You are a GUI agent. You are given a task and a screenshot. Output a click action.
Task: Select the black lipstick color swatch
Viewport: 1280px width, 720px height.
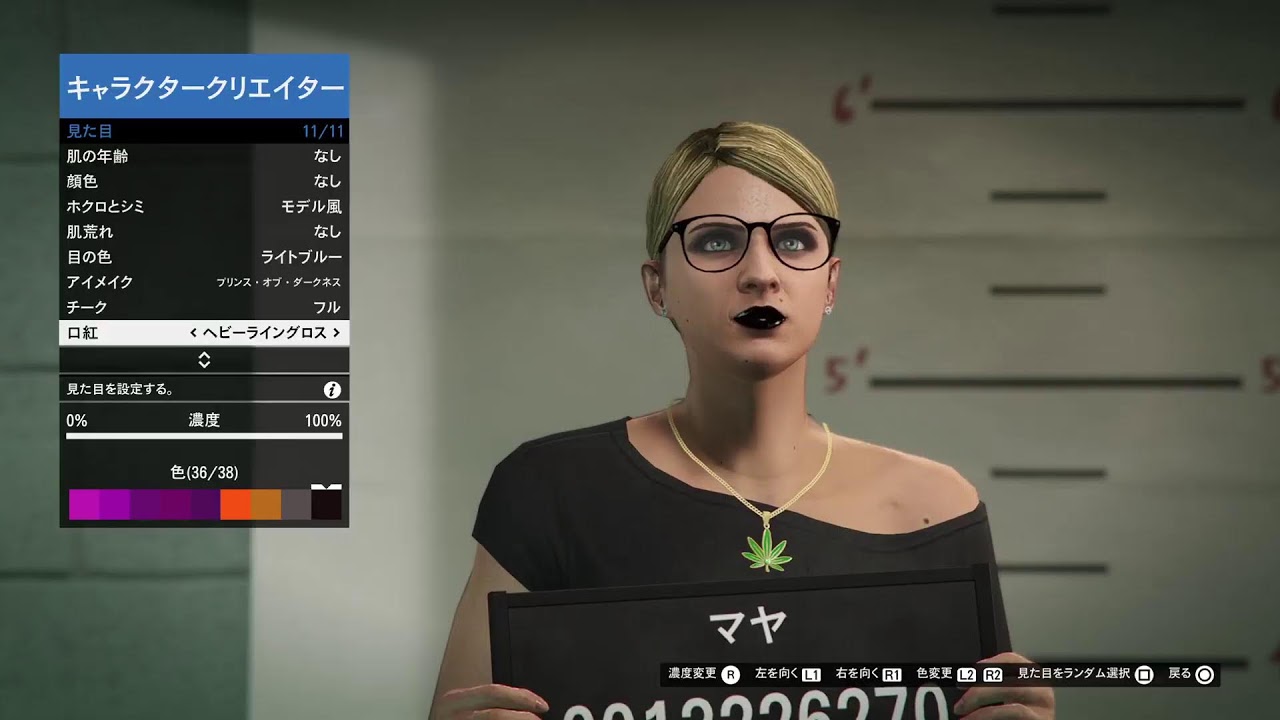[x=326, y=505]
